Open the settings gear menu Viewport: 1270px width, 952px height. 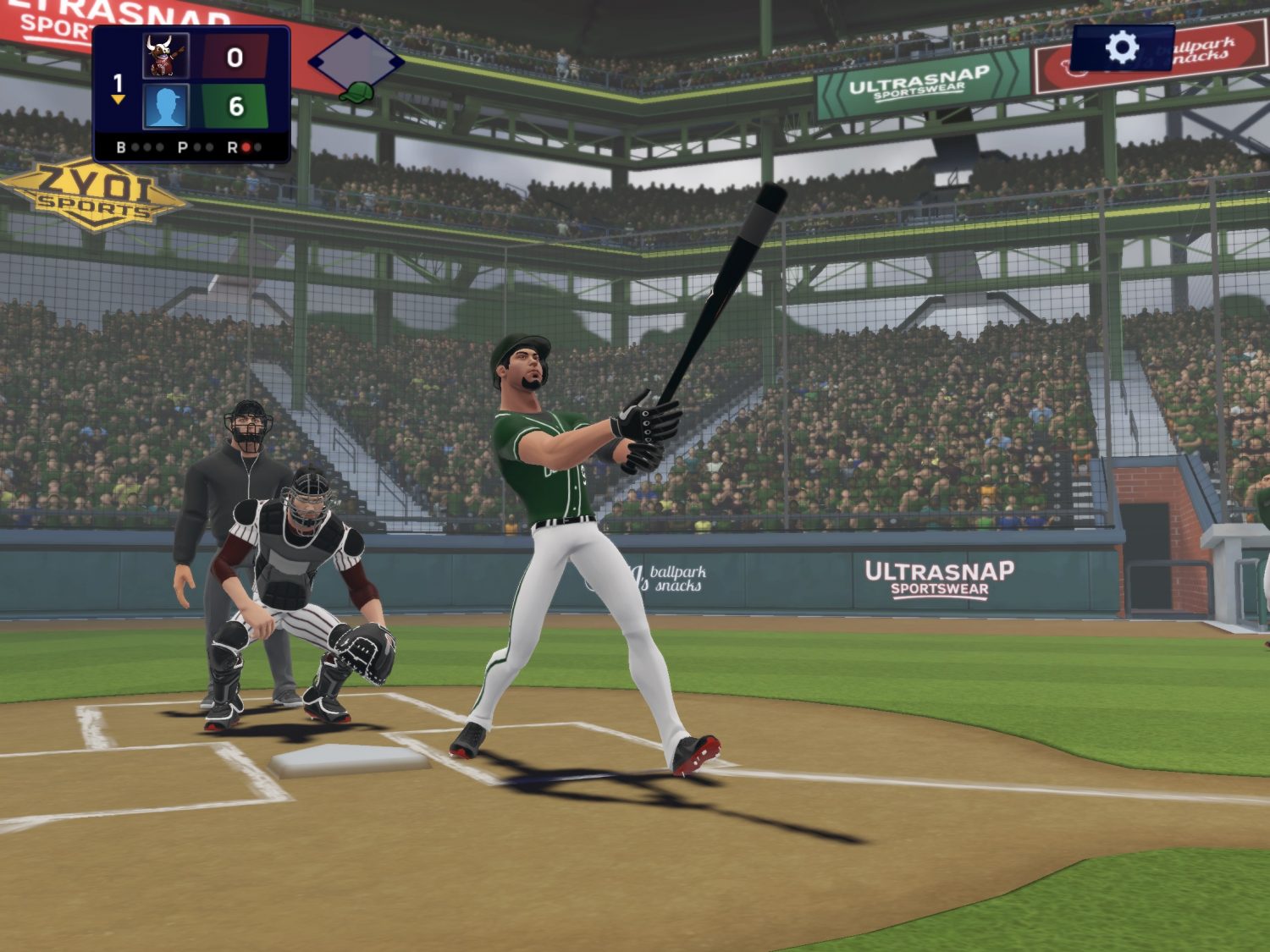tap(1122, 47)
